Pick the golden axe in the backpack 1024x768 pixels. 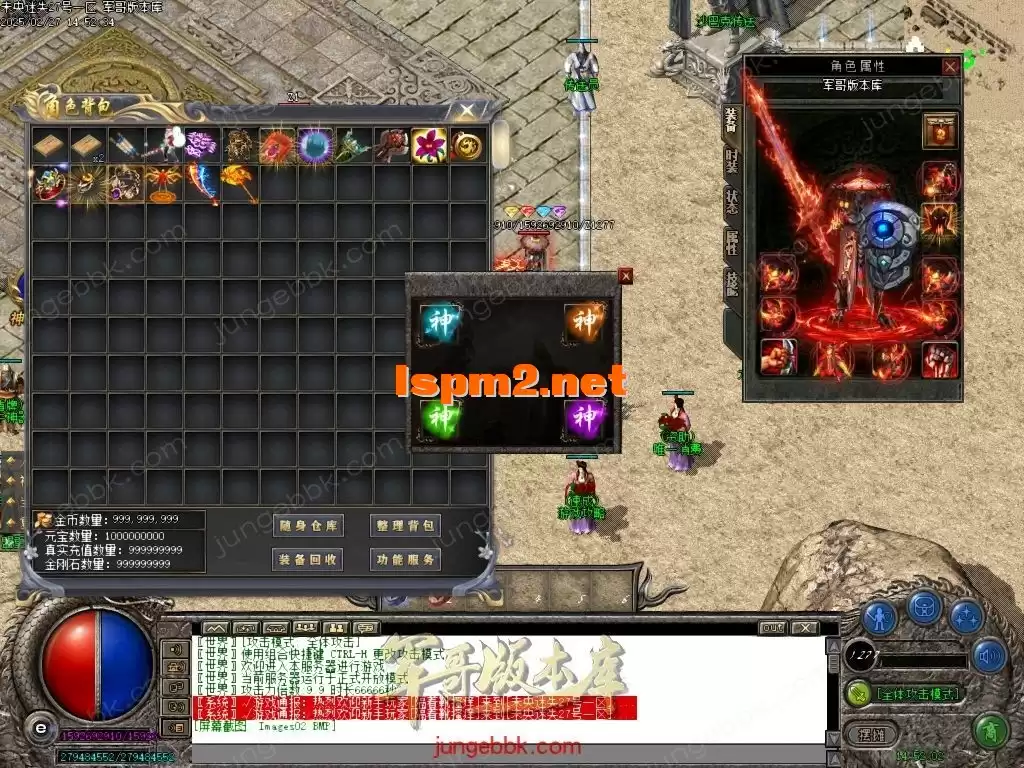(240, 184)
